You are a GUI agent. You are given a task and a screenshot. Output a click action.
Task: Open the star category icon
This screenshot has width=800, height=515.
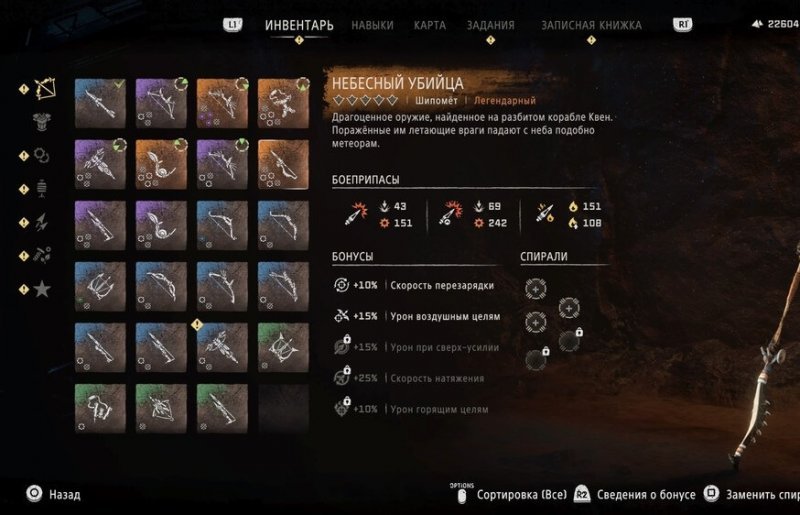point(43,289)
